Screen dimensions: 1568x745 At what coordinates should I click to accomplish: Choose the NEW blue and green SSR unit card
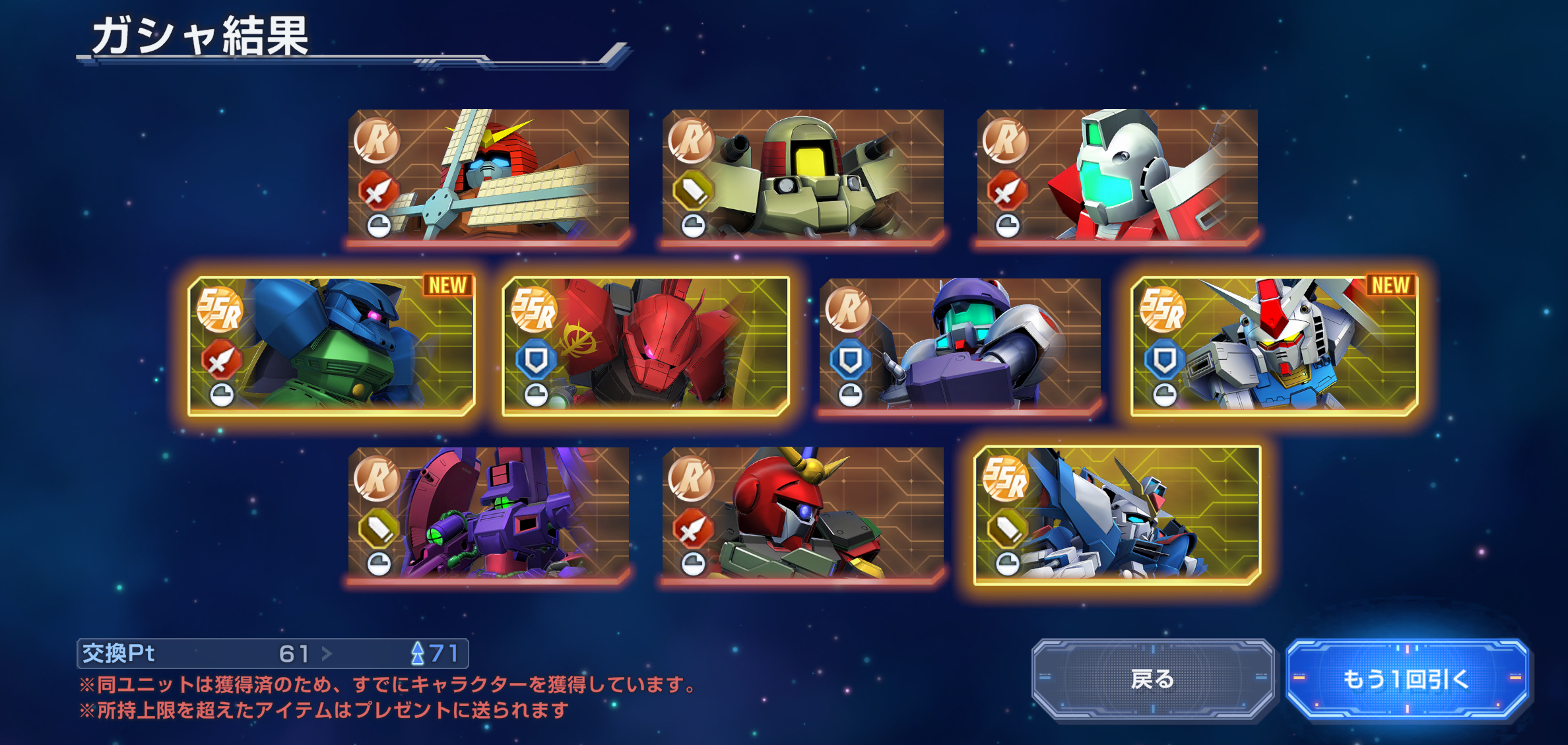click(331, 345)
